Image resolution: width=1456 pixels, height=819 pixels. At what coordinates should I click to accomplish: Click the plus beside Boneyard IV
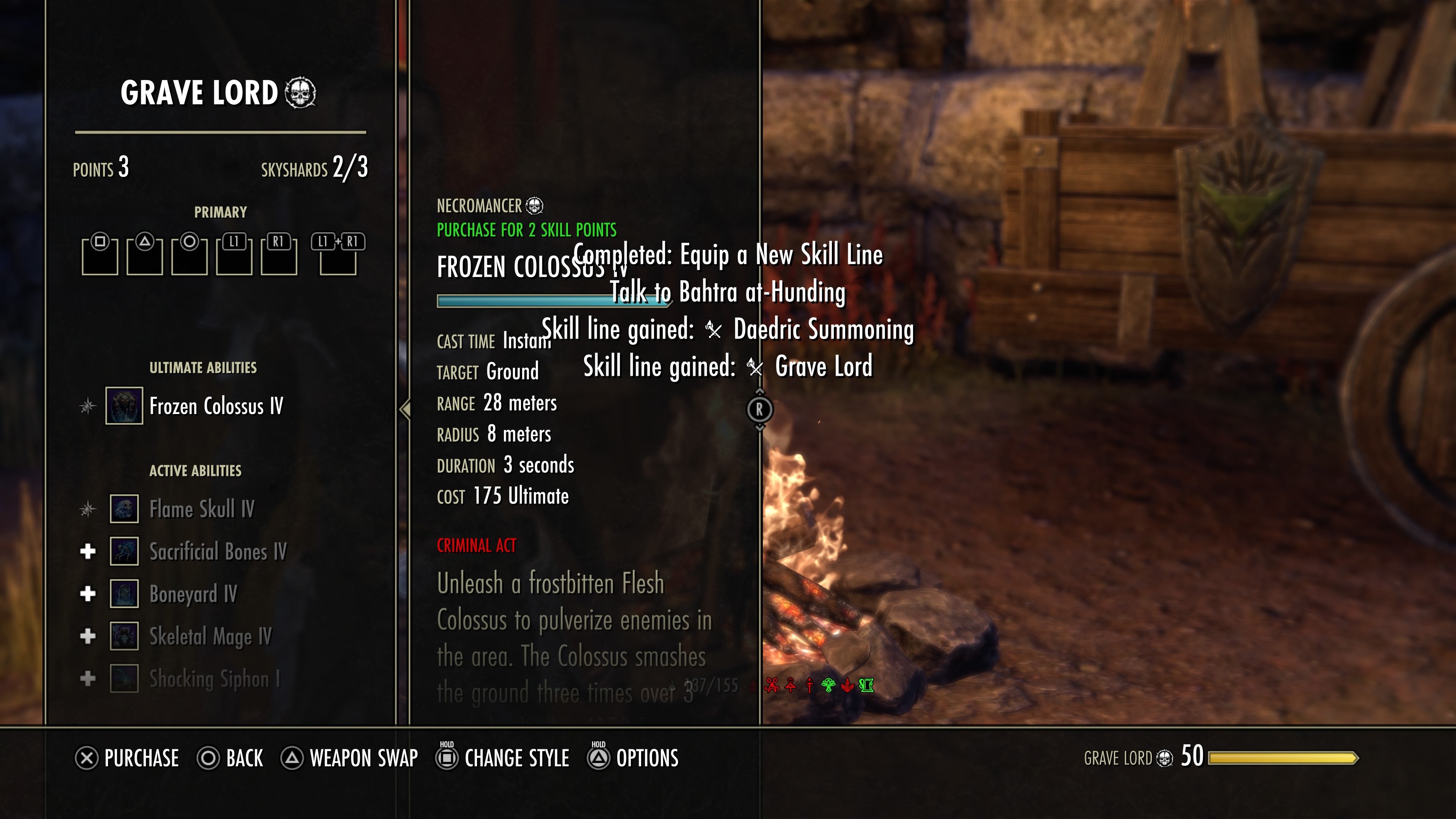88,594
